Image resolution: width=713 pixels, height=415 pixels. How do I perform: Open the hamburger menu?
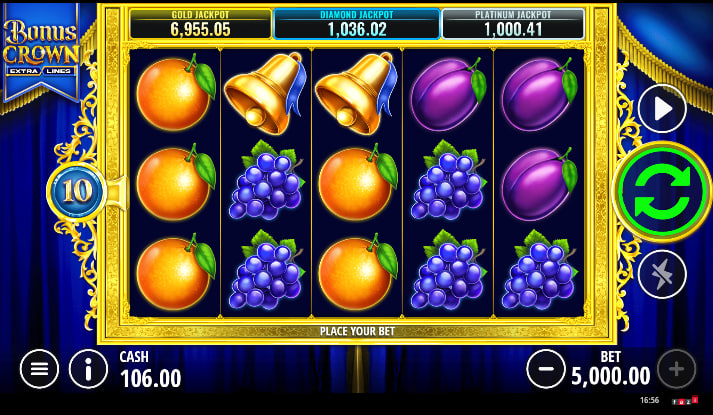pyautogui.click(x=39, y=369)
